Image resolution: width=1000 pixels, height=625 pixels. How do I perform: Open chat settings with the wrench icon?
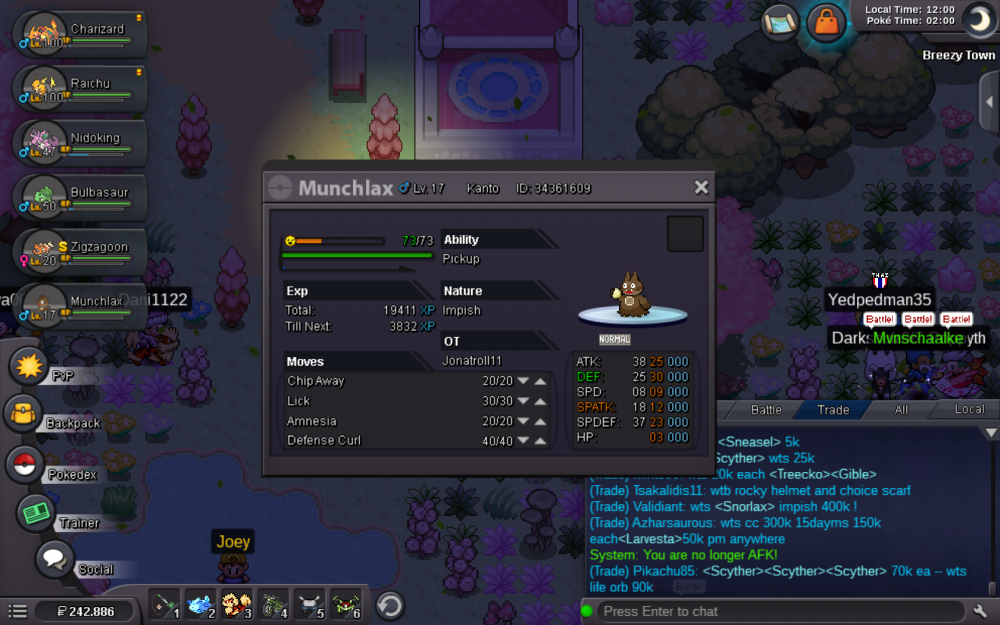[x=981, y=611]
